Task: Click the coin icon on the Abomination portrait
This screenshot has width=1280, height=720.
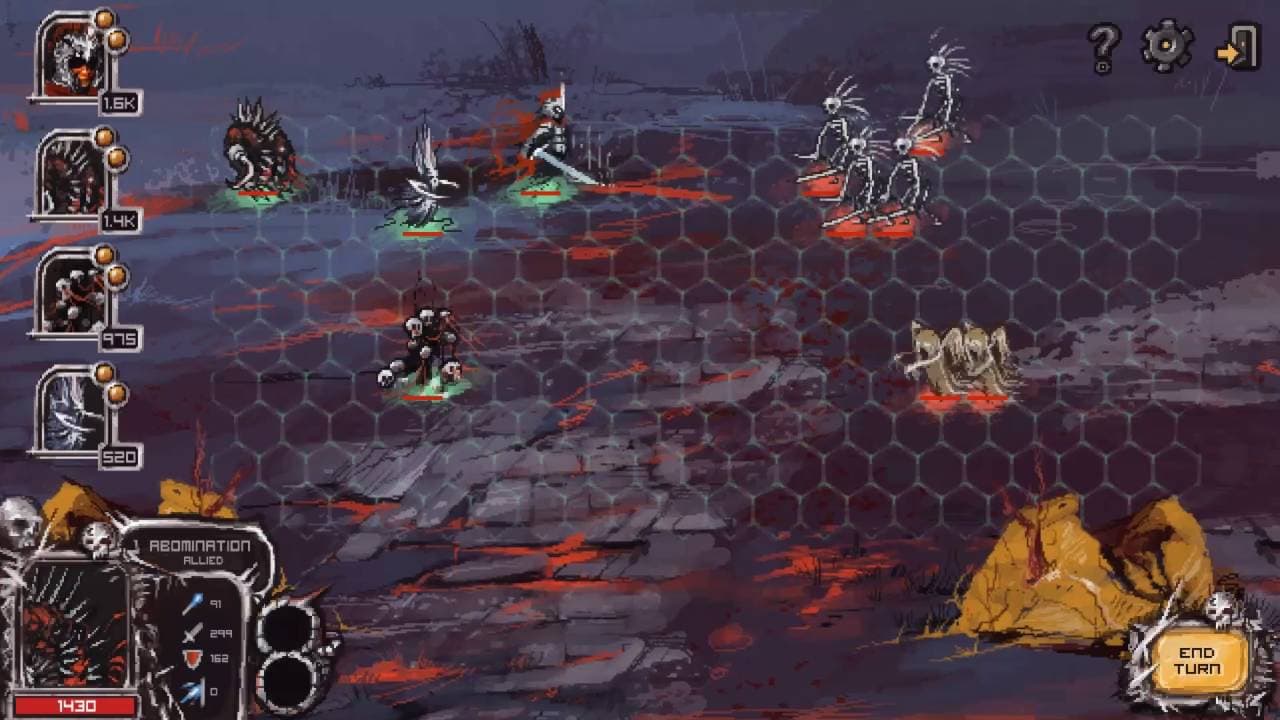Action: (103, 21)
